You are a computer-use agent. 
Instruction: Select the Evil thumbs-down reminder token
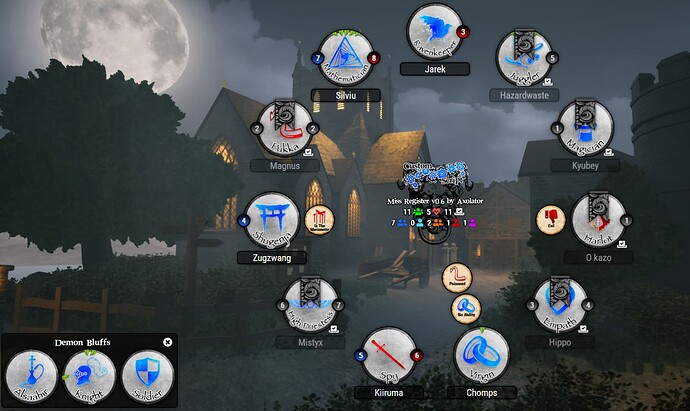[x=551, y=220]
